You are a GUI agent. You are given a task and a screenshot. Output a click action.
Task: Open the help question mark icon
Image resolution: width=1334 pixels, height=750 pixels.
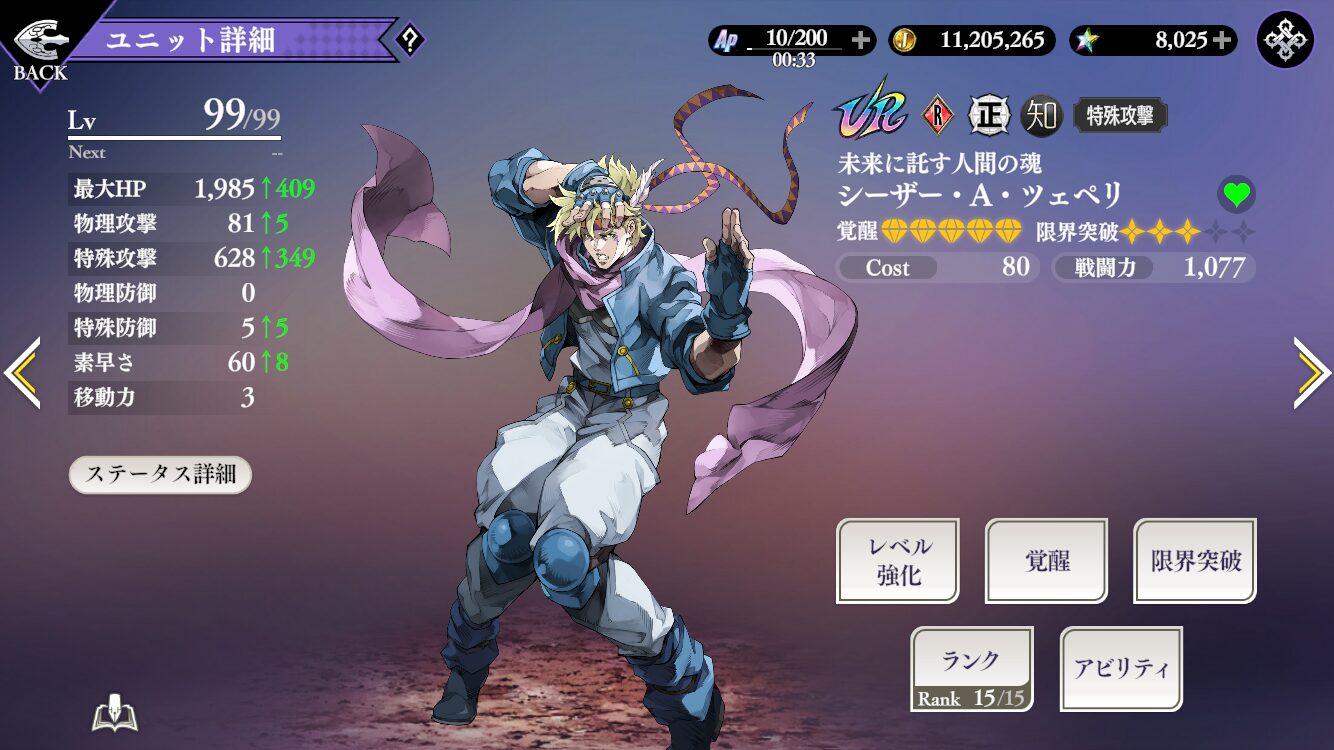point(410,41)
